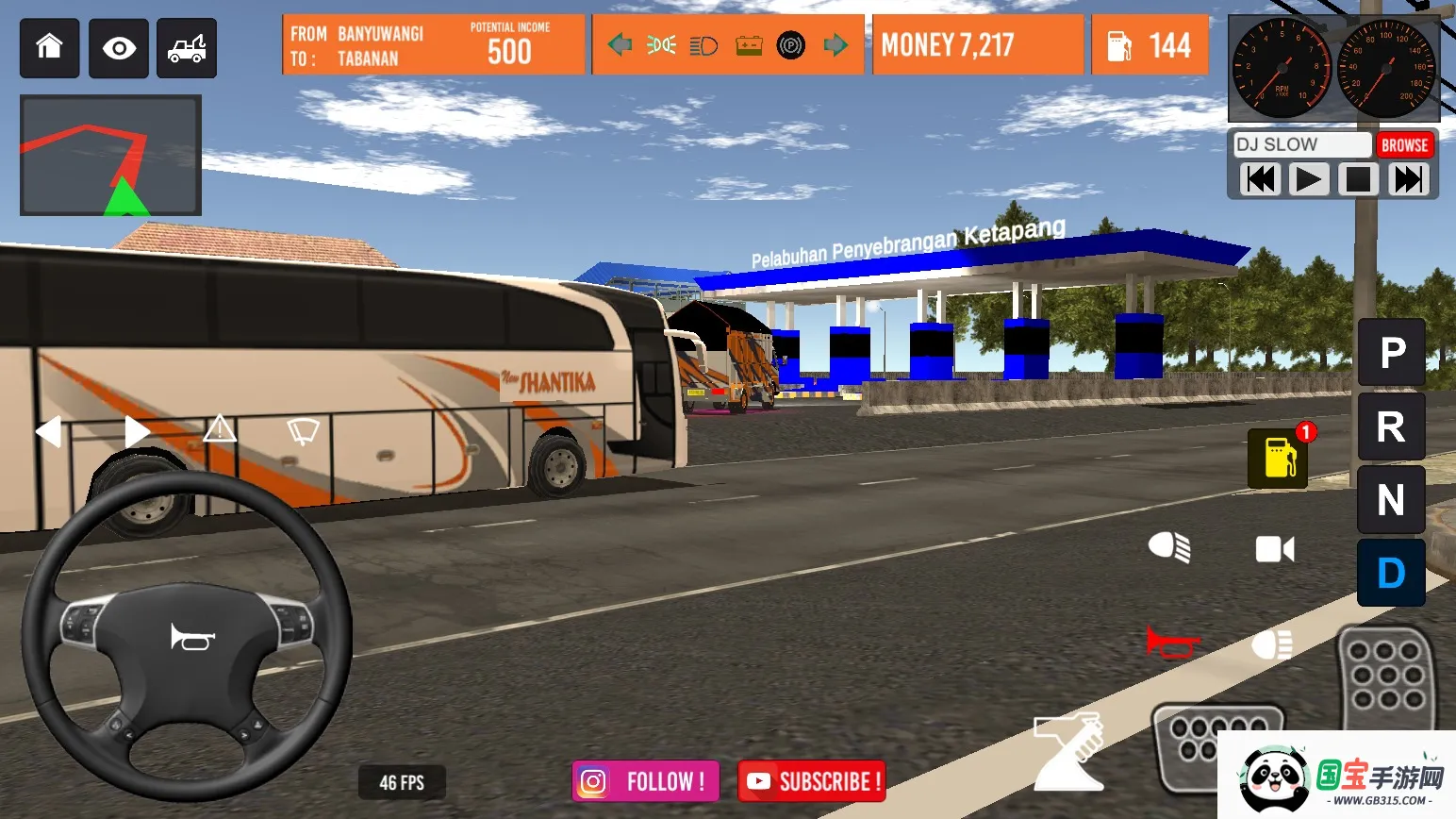This screenshot has height=819, width=1456.
Task: Turn on the right turn signal arrow
Action: point(137,431)
